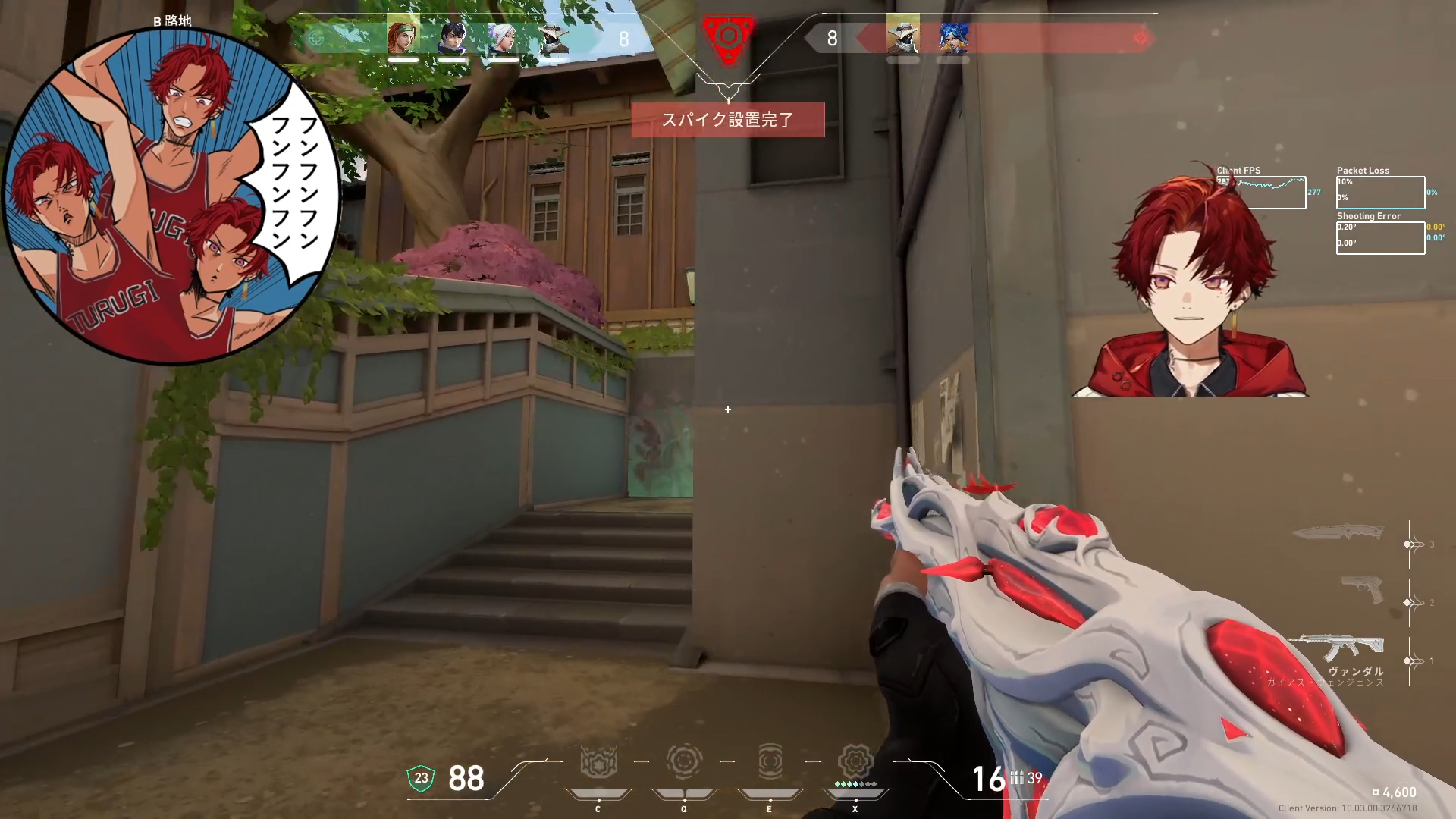Image resolution: width=1456 pixels, height=819 pixels.
Task: Activate the Barrier Orb wall ability
Action: (598, 762)
